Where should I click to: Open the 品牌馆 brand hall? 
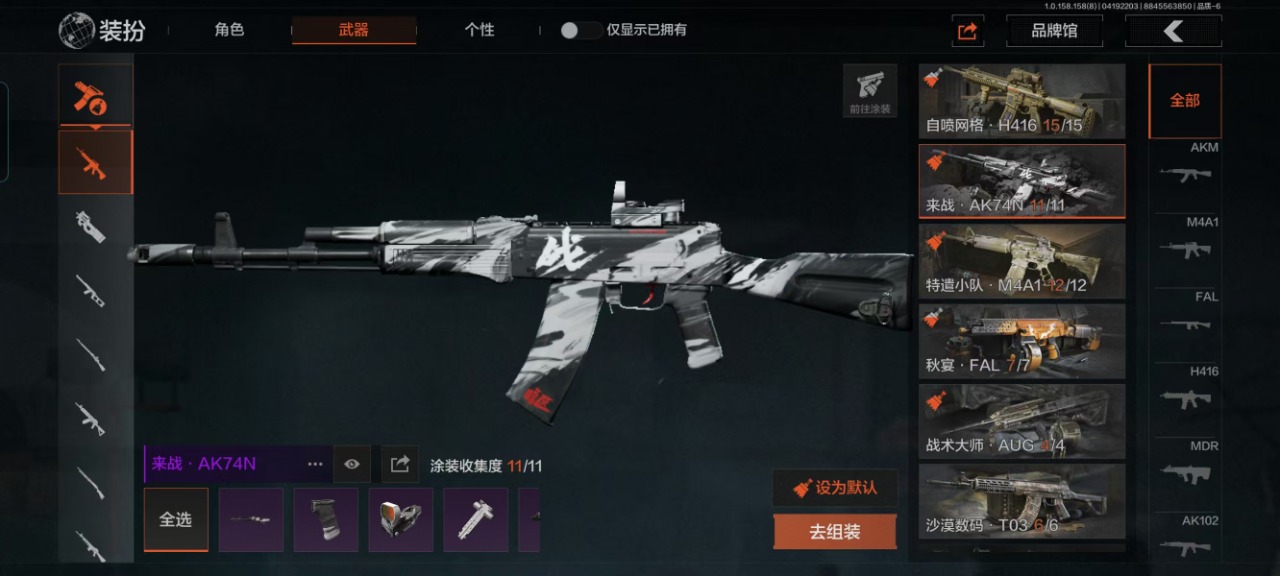pyautogui.click(x=1054, y=31)
